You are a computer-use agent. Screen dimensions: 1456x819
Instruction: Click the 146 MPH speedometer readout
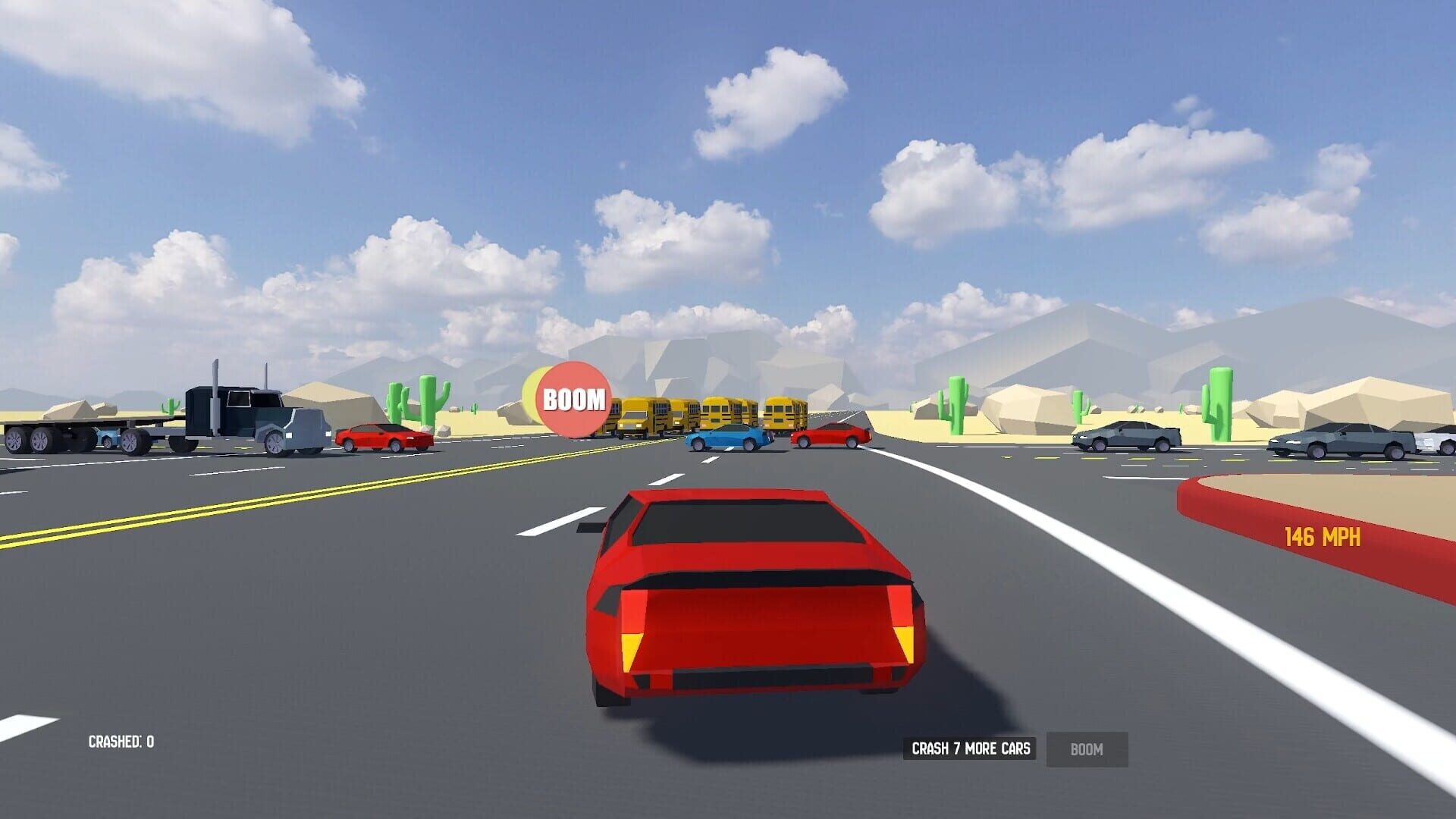pyautogui.click(x=1325, y=535)
